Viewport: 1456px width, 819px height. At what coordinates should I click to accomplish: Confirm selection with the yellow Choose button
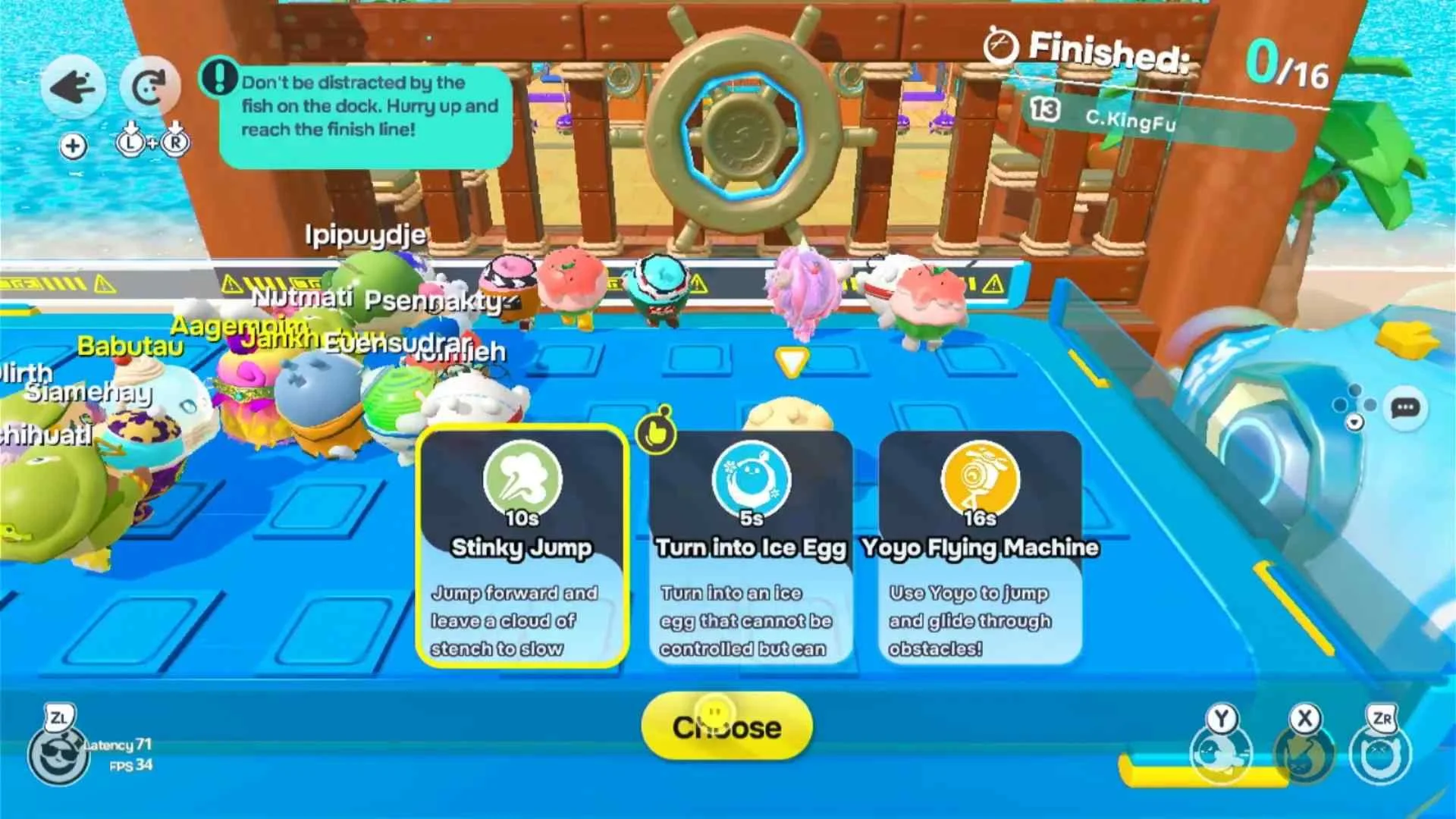pos(726,726)
